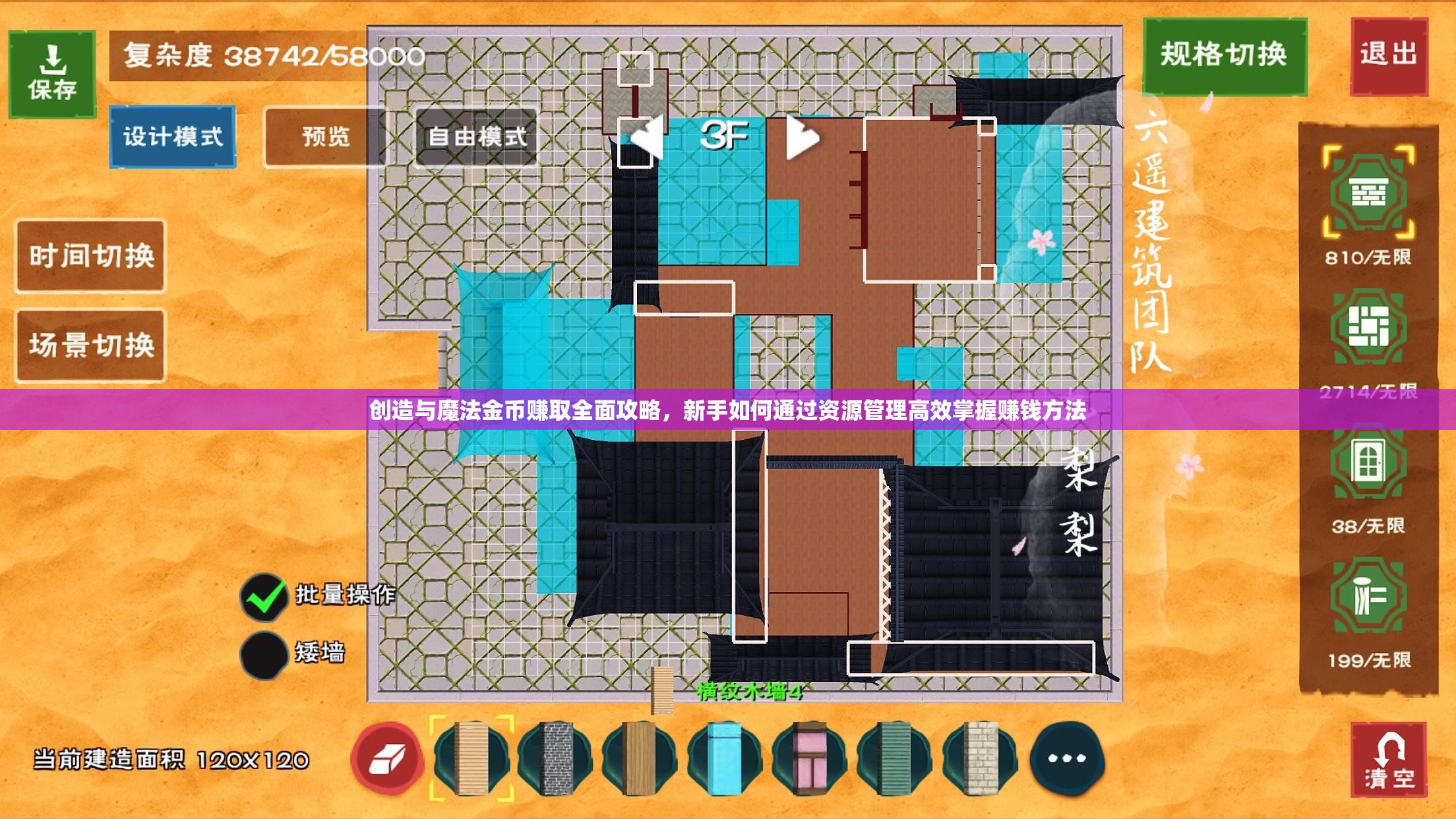Pick the cyan glass wall material
Screen dimensions: 1456x819
tap(725, 758)
